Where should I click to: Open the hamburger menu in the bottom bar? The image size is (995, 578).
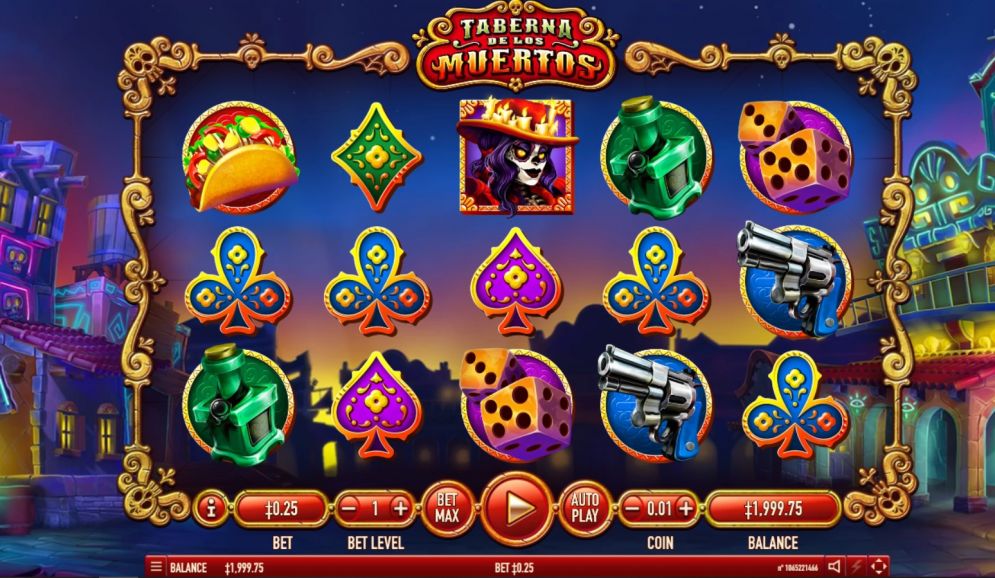(x=155, y=567)
